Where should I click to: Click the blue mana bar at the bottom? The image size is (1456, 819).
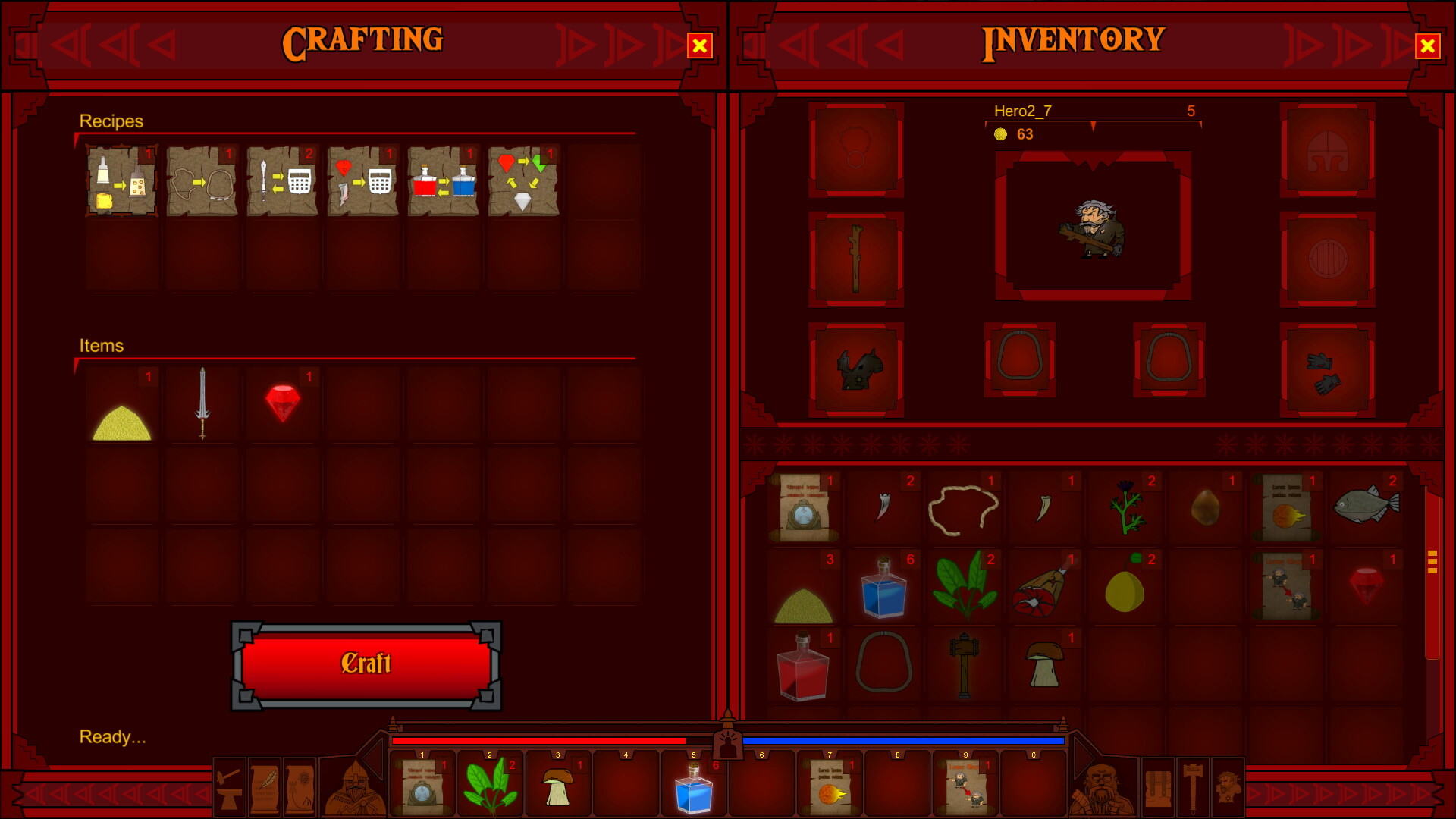[x=902, y=740]
